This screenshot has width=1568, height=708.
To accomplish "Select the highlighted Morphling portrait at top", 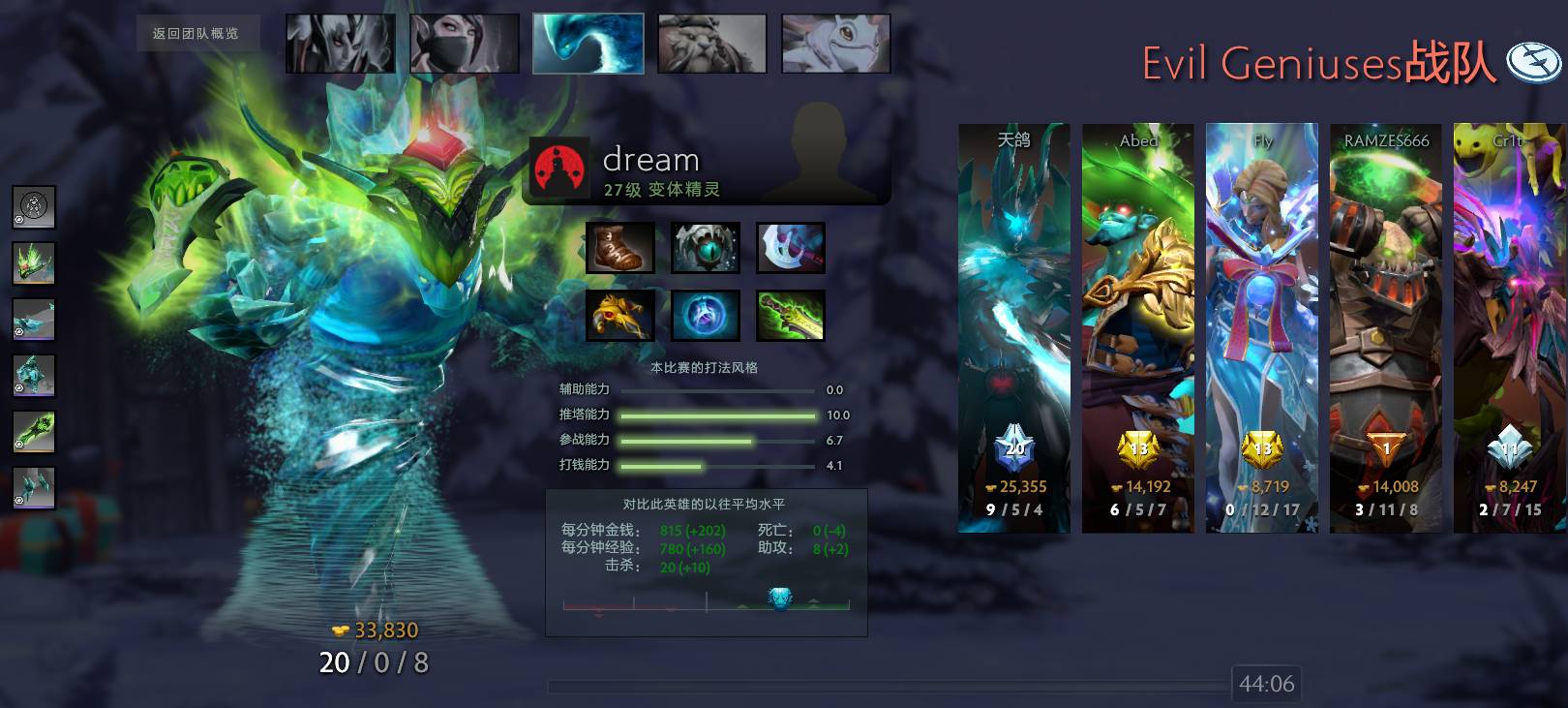I will [588, 42].
